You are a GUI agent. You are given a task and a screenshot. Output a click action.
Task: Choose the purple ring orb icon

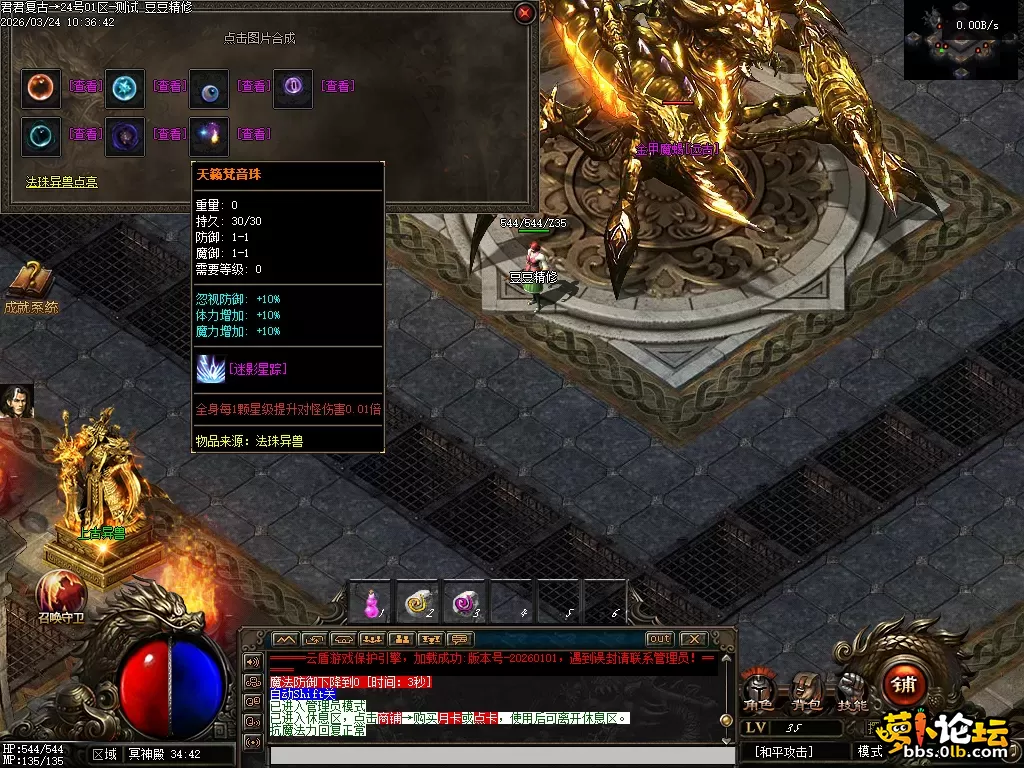pyautogui.click(x=293, y=87)
